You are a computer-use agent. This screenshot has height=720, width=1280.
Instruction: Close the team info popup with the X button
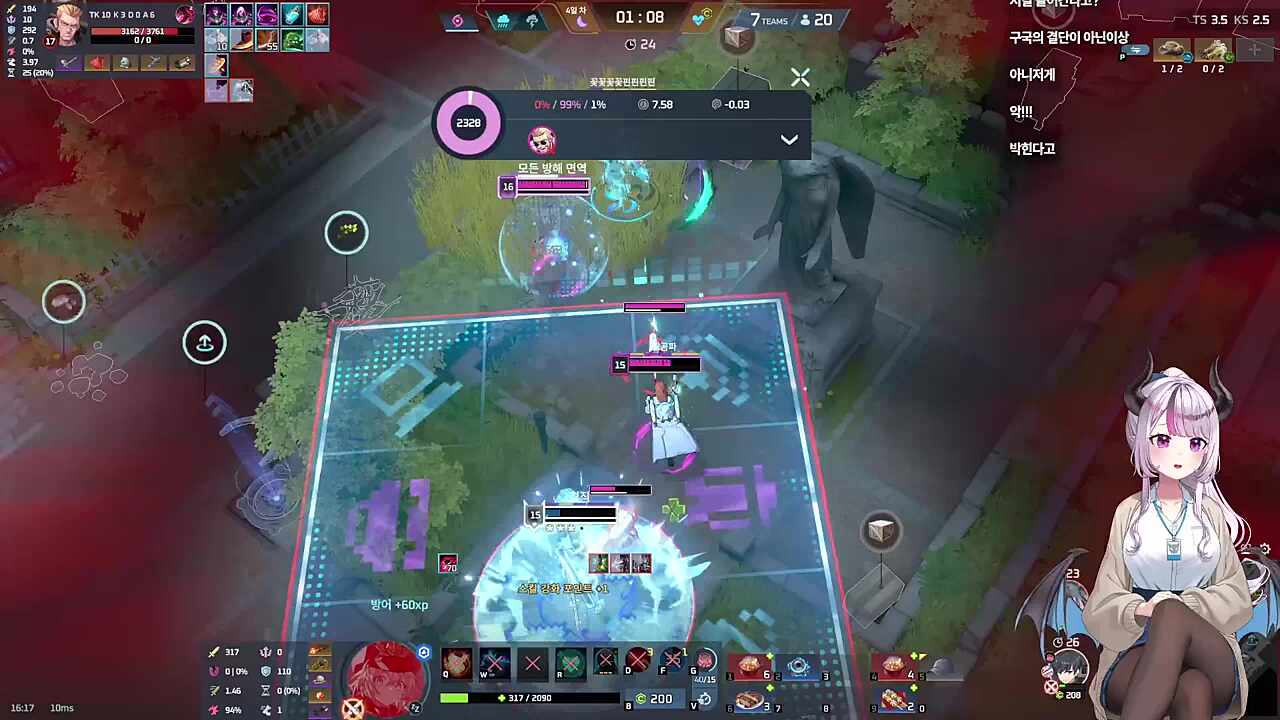(x=800, y=77)
